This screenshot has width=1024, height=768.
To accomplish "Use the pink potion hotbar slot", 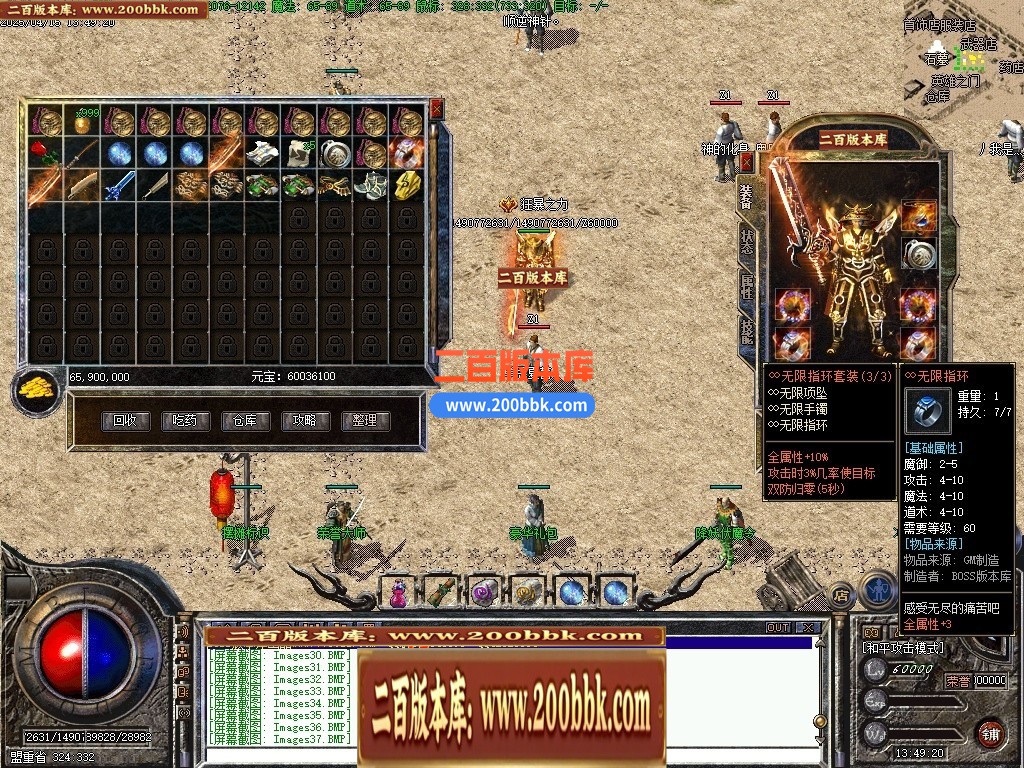I will tap(397, 592).
